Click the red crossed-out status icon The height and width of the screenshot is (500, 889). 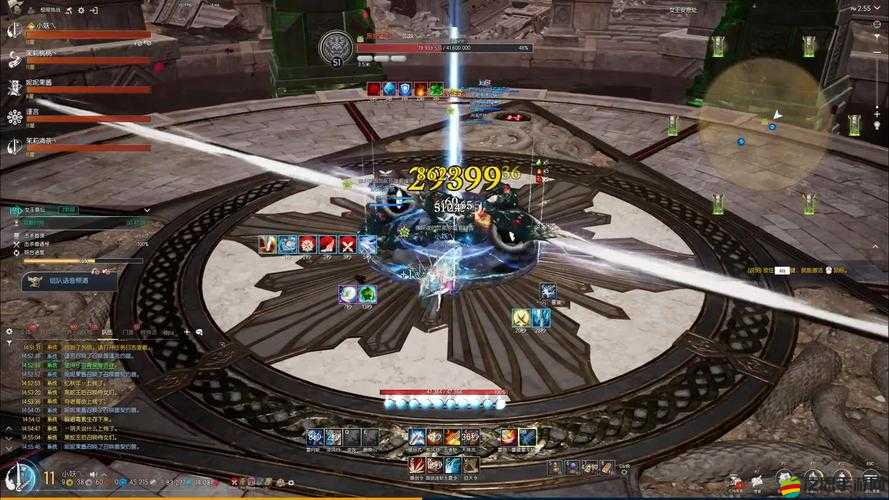(x=347, y=244)
